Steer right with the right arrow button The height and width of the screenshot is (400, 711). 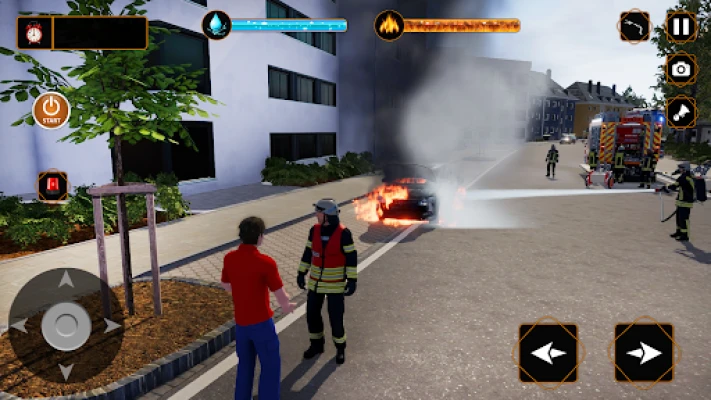point(643,352)
